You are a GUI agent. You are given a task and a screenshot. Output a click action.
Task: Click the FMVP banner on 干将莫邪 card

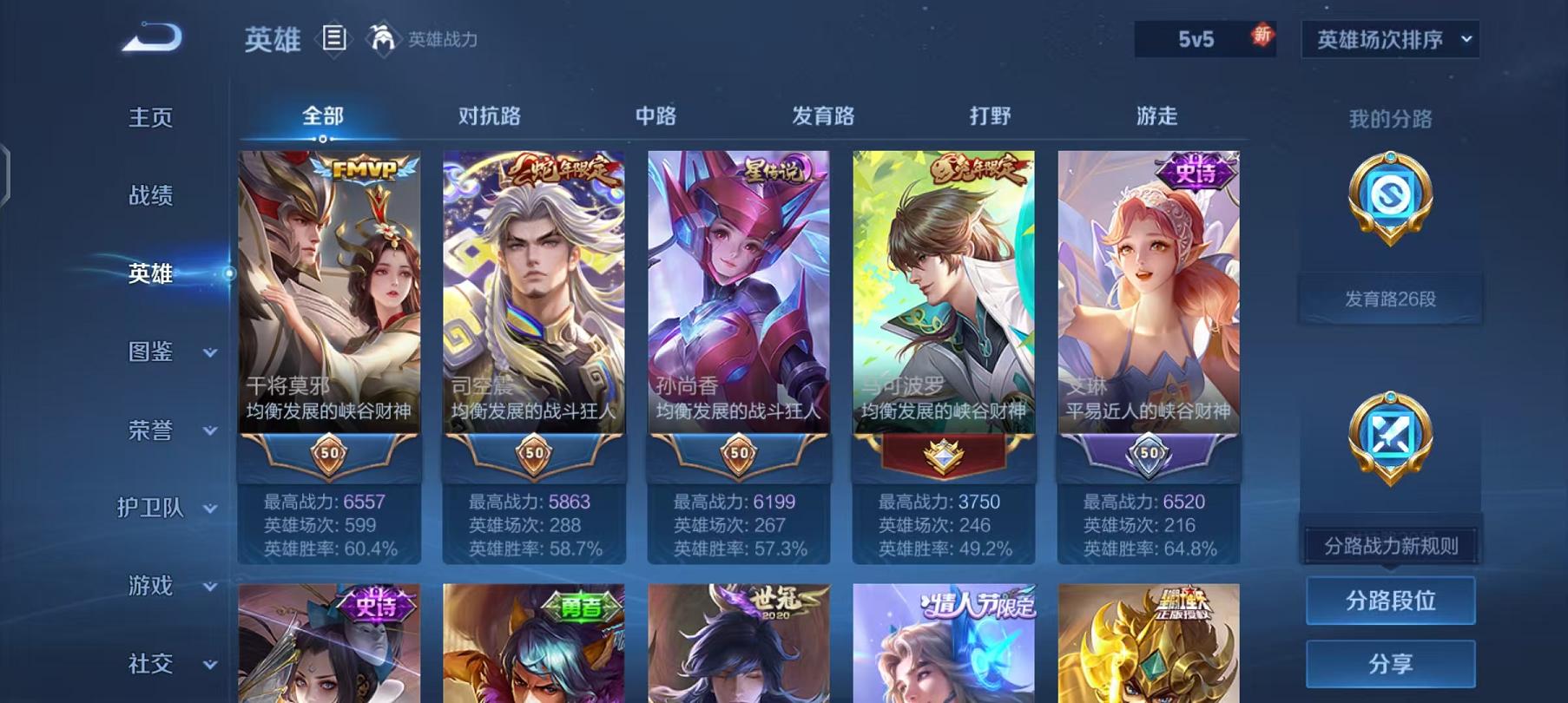[366, 165]
